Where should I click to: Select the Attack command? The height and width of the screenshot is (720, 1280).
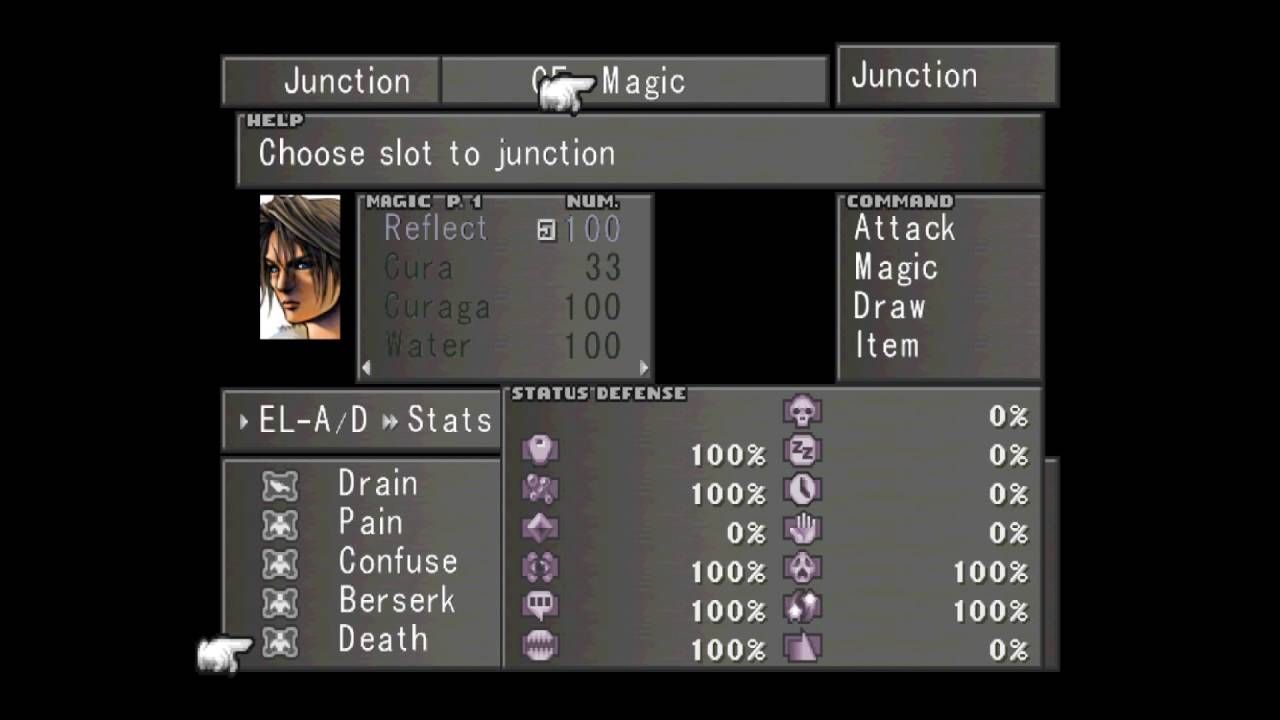pos(903,228)
